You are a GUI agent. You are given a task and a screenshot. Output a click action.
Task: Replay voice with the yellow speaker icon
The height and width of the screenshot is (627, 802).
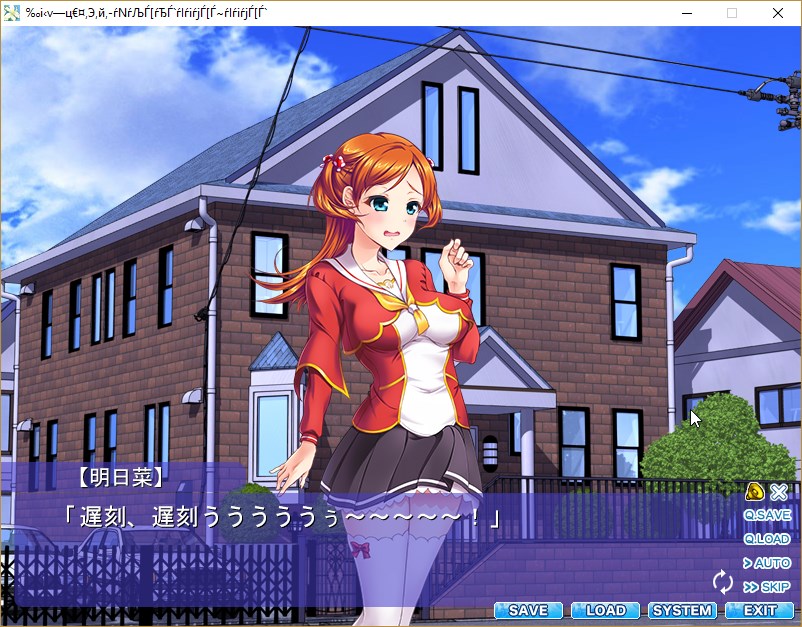click(x=756, y=491)
